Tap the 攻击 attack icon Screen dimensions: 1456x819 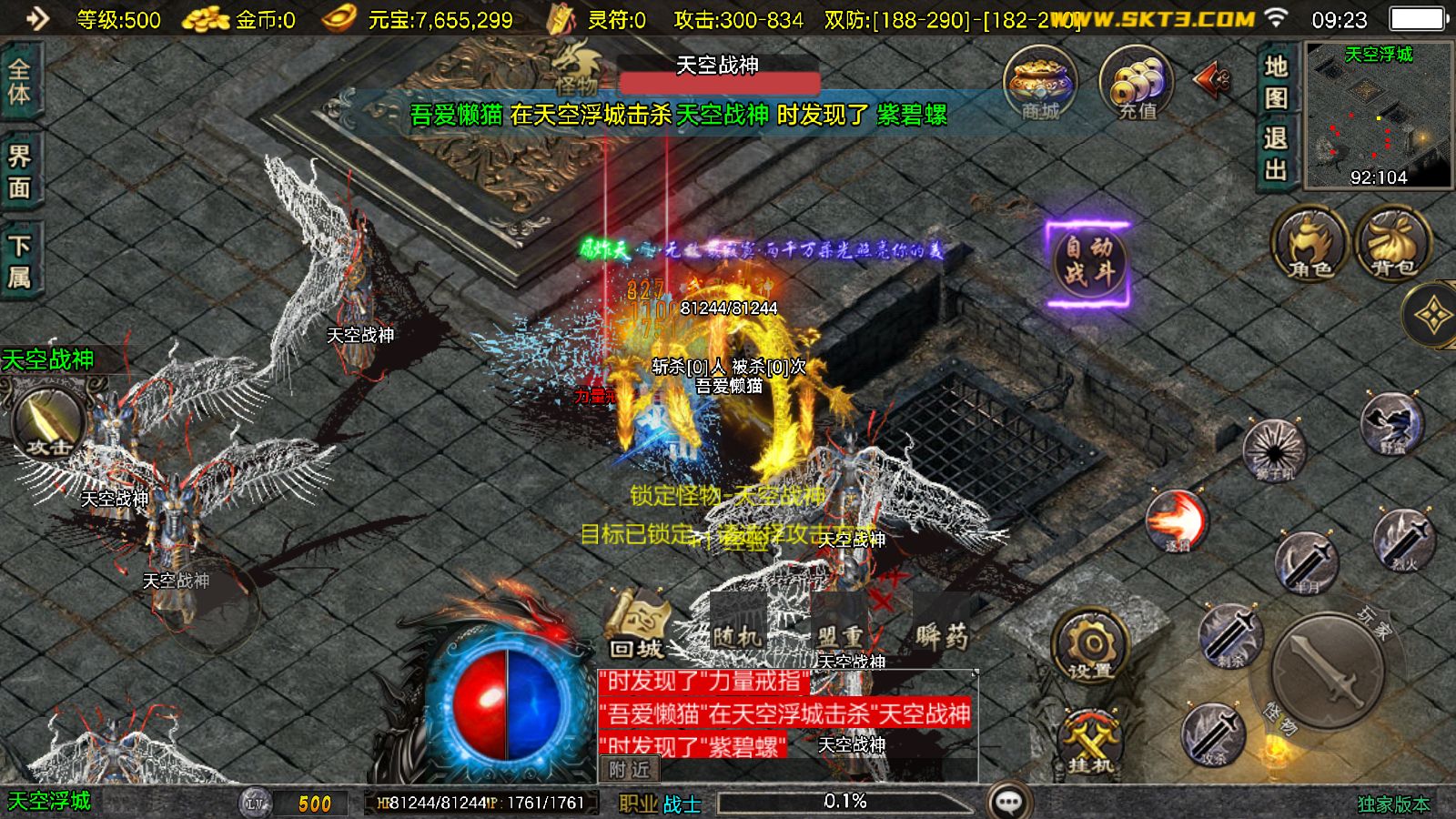click(49, 423)
